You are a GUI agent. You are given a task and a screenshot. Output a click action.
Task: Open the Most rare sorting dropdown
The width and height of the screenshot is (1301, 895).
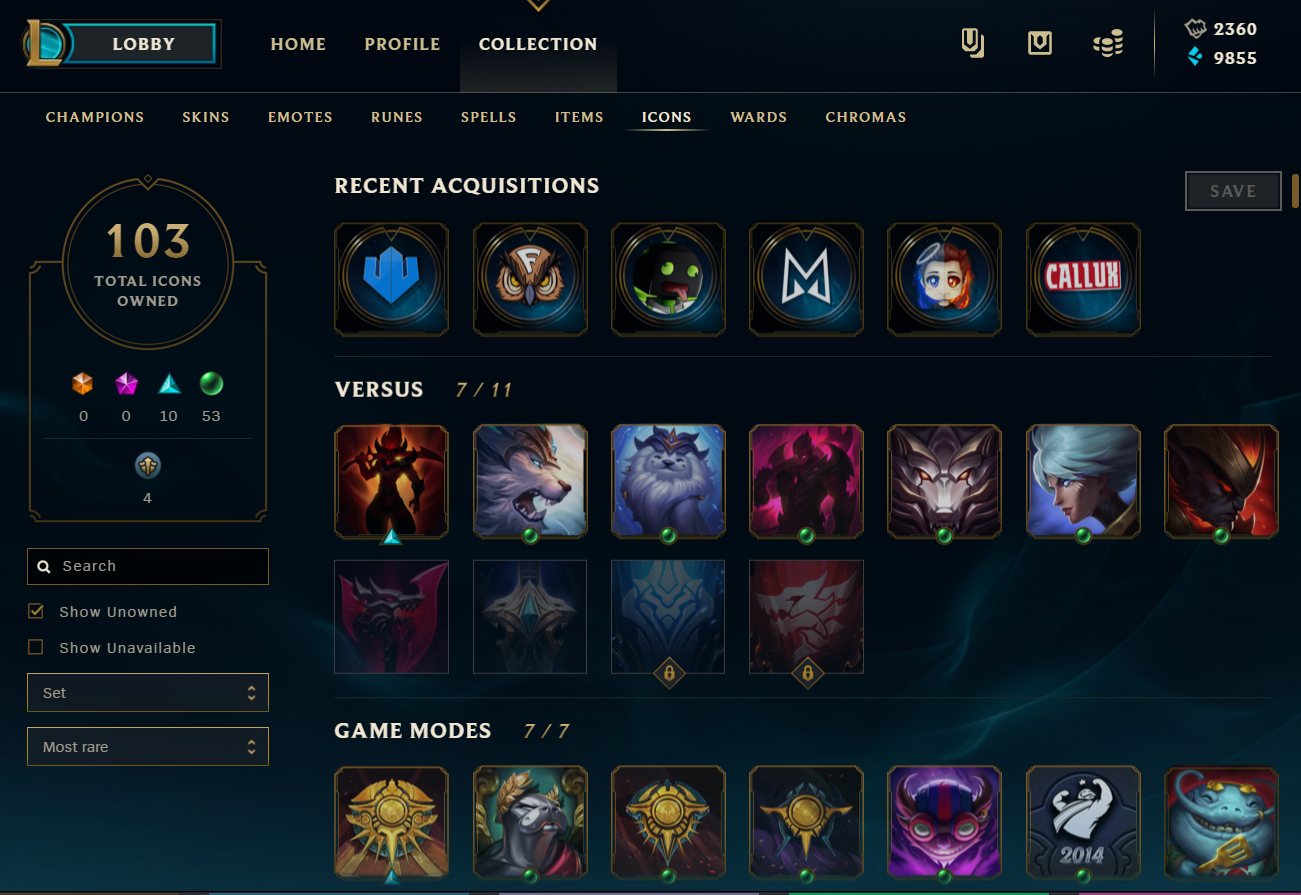click(x=147, y=746)
